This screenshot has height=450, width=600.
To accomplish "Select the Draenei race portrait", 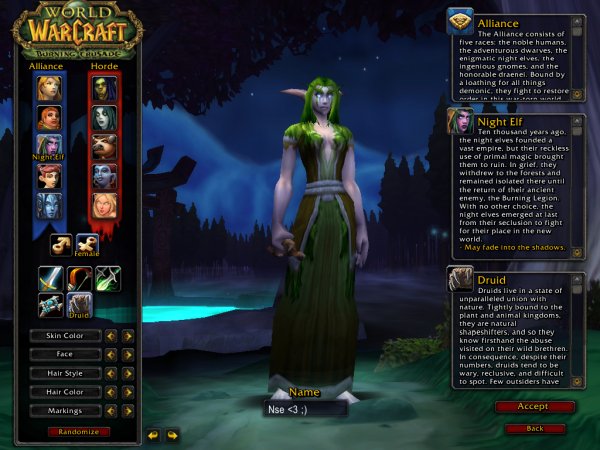I will click(49, 206).
